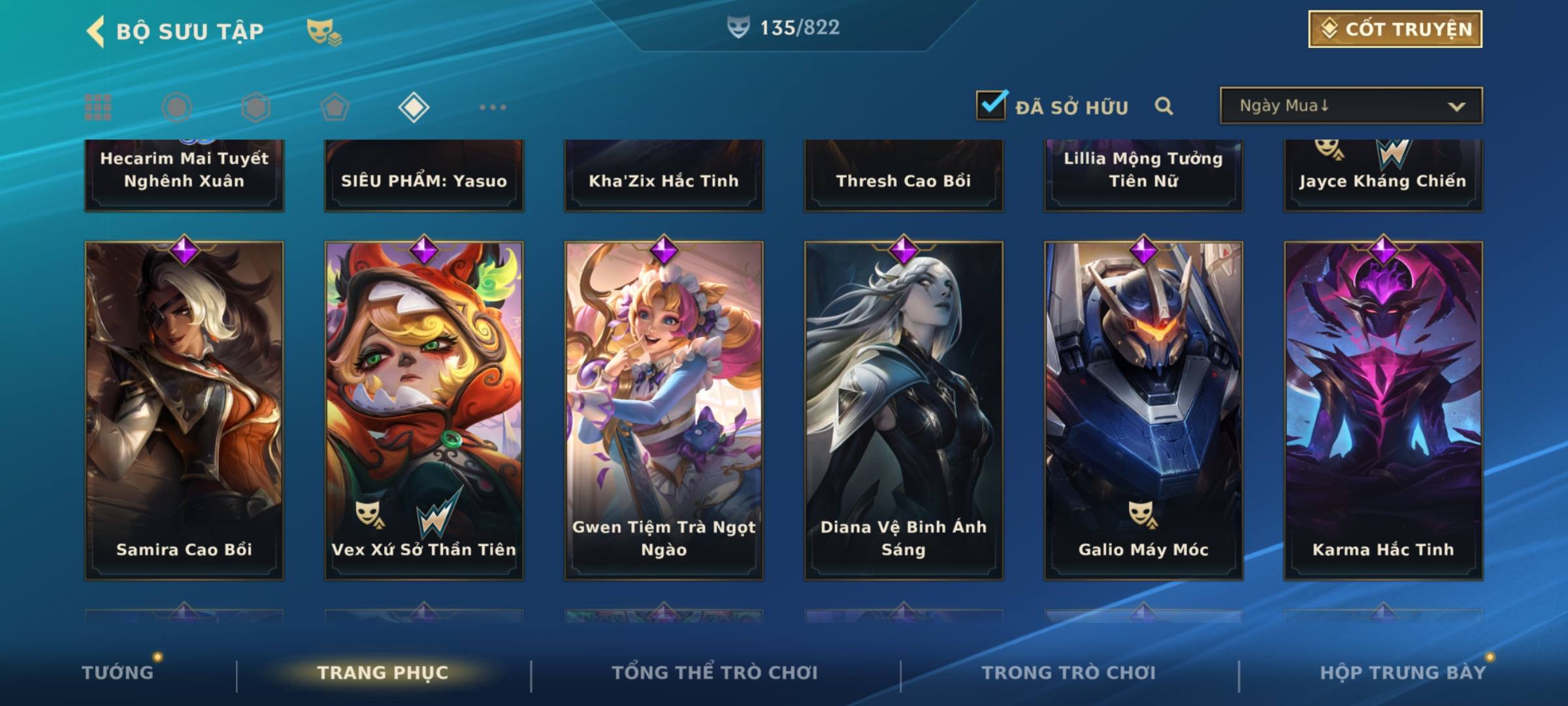Switch to the Tướng tab
The width and height of the screenshot is (1568, 706).
coord(118,673)
